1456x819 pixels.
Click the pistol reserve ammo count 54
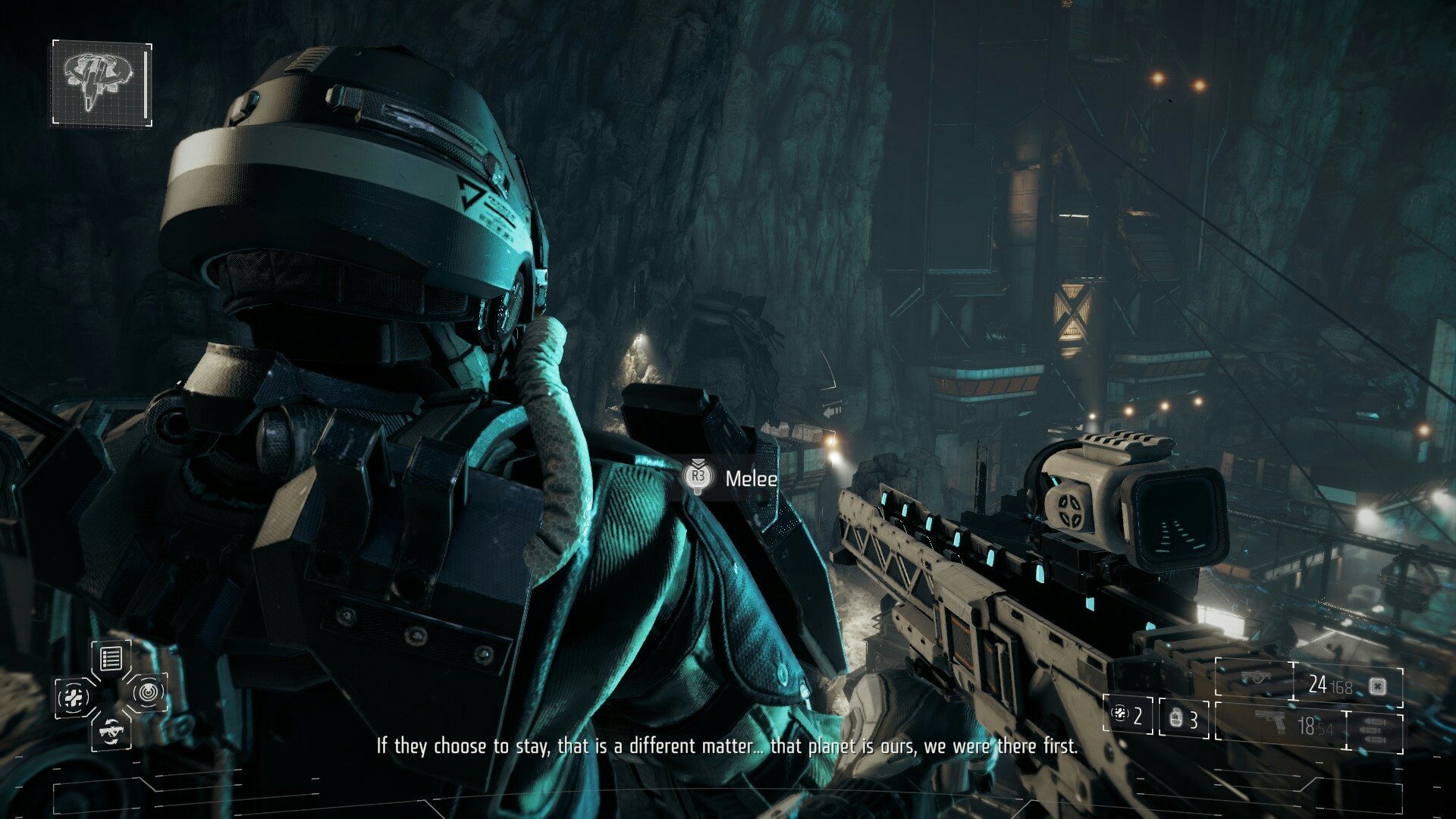[x=1326, y=729]
